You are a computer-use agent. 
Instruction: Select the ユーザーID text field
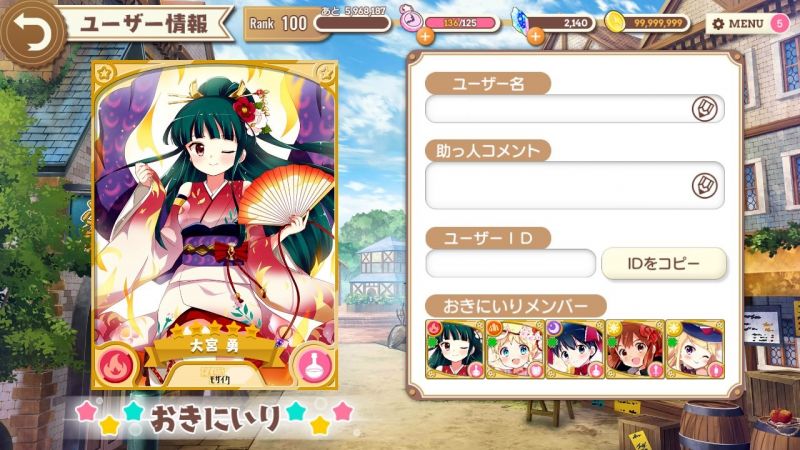pyautogui.click(x=510, y=264)
